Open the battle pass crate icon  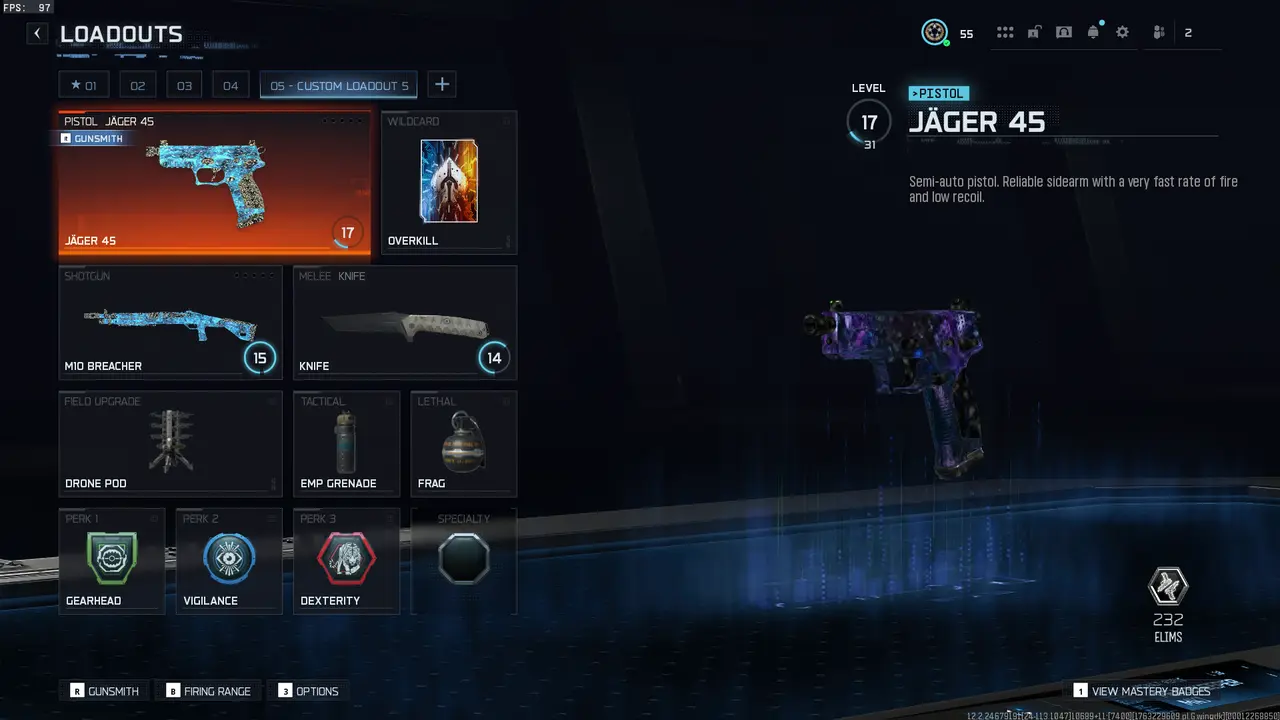[x=1064, y=32]
